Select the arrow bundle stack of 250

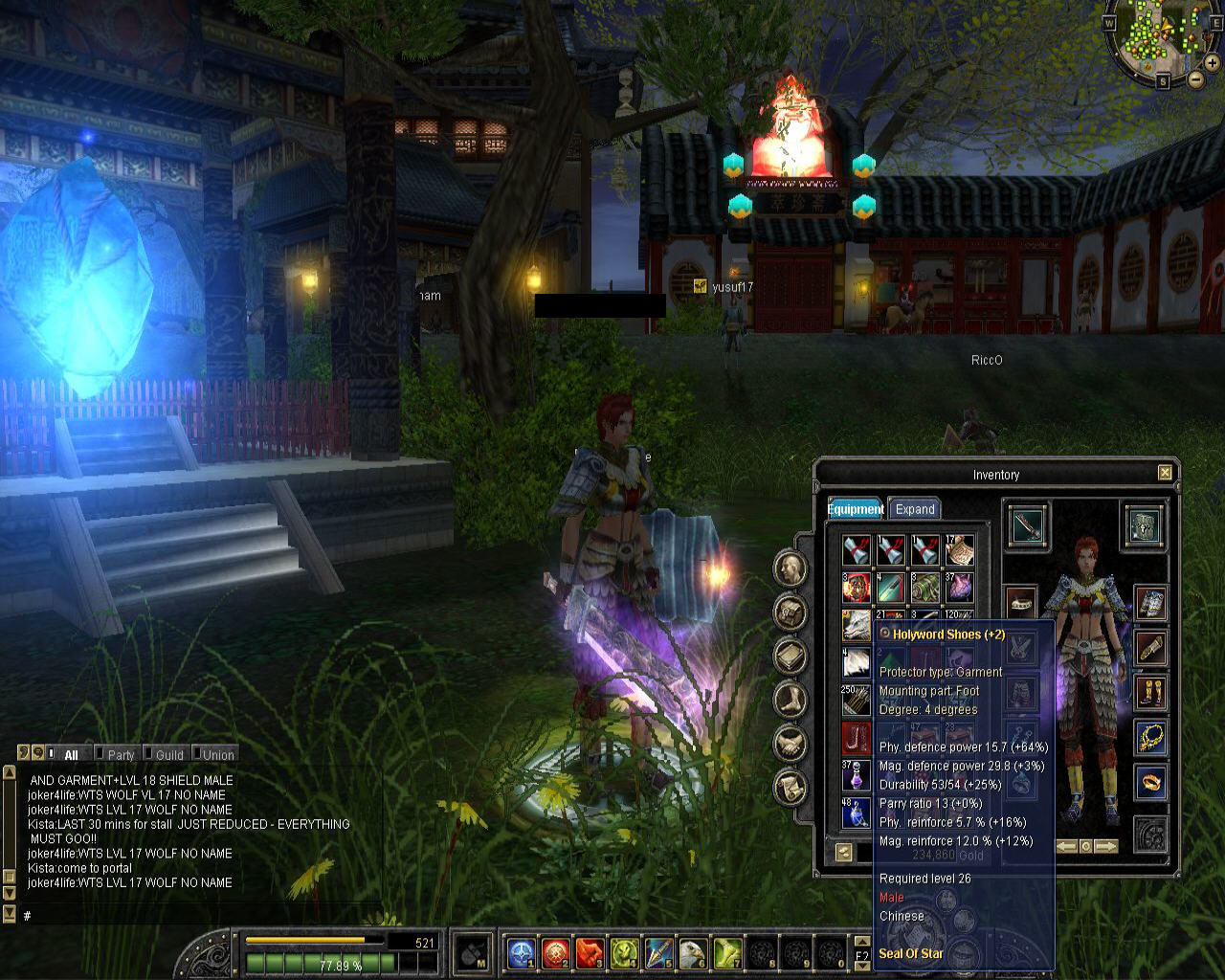click(x=856, y=701)
